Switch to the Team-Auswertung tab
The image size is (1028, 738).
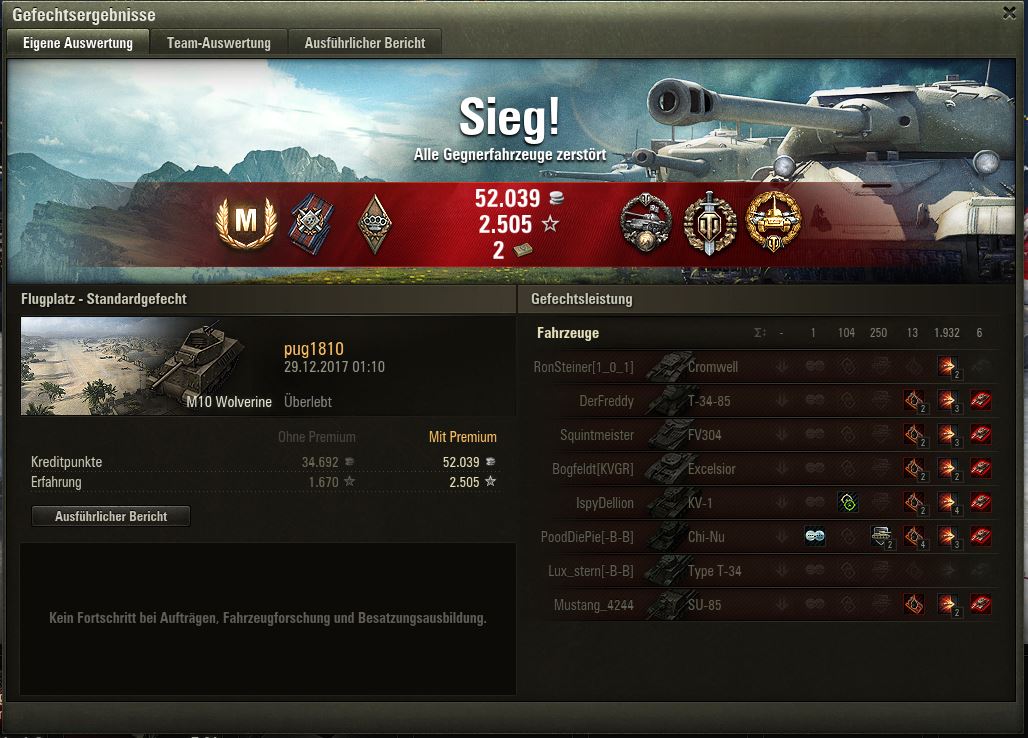[219, 43]
